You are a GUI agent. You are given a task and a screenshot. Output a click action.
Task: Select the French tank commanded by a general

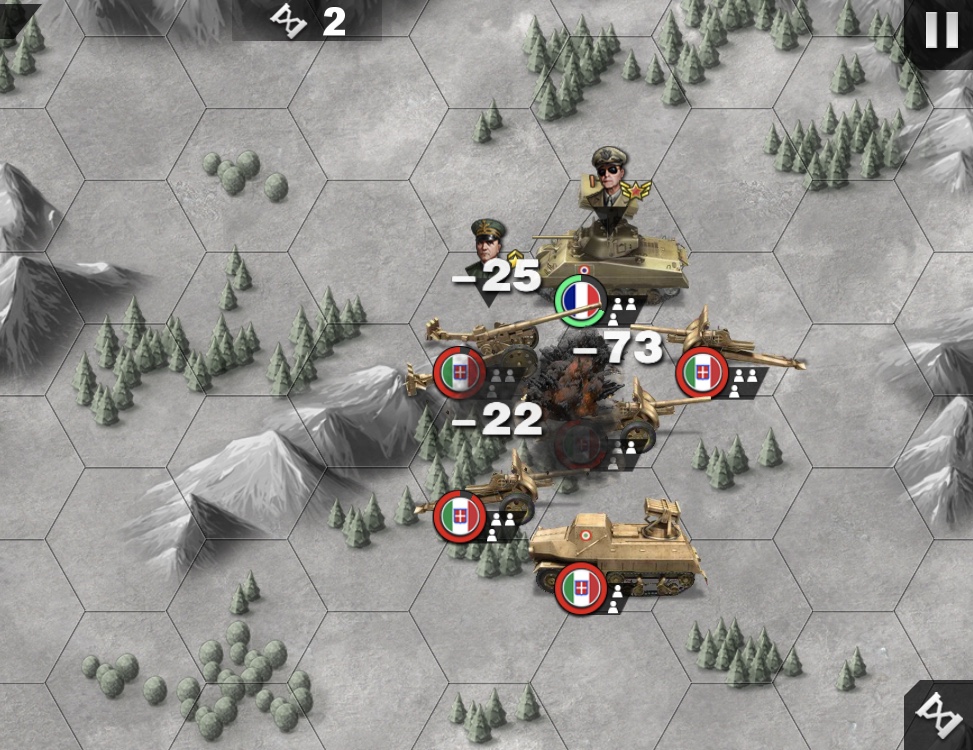[610, 258]
